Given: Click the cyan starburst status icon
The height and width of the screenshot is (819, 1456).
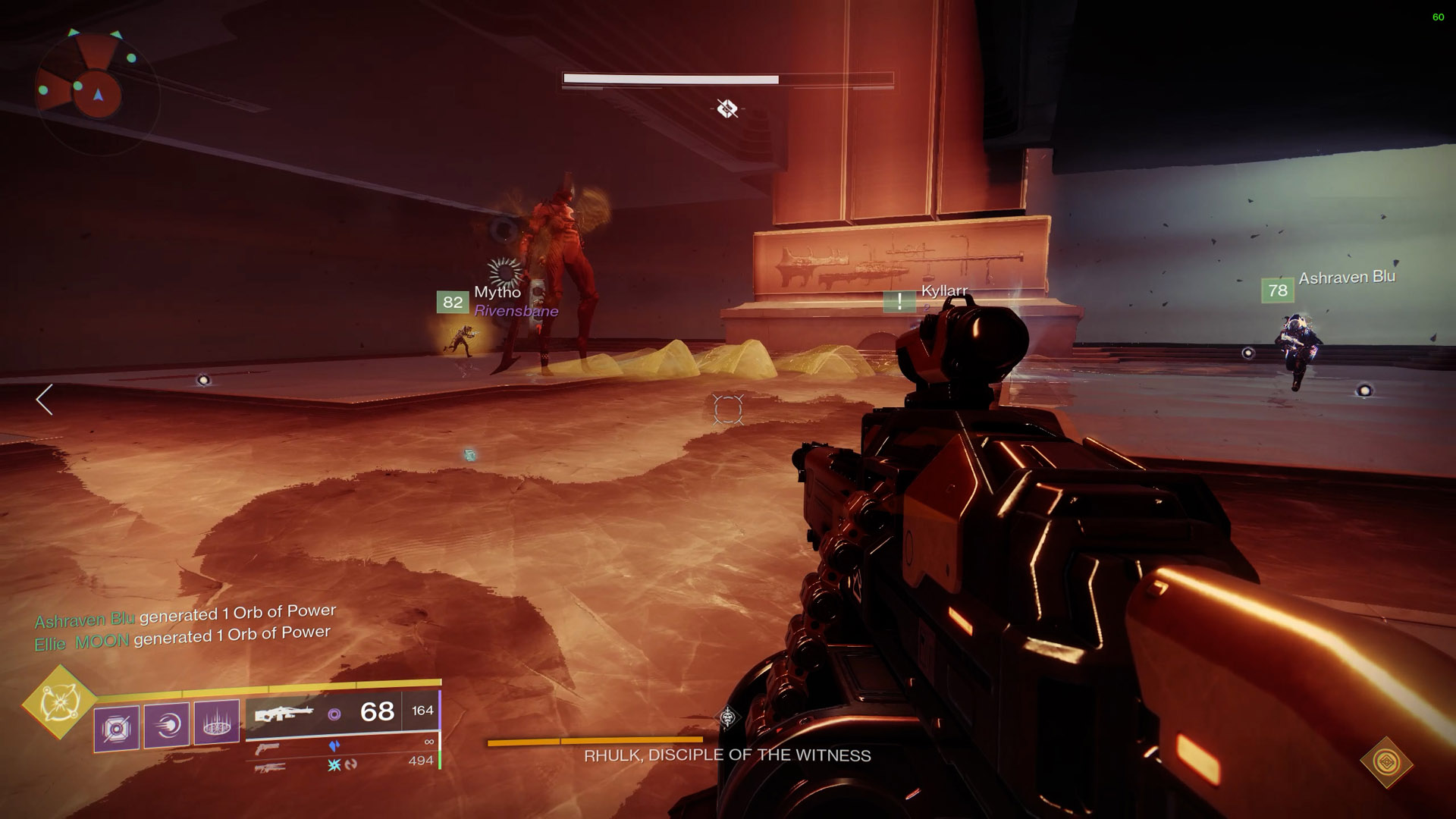Looking at the screenshot, I should pyautogui.click(x=334, y=765).
